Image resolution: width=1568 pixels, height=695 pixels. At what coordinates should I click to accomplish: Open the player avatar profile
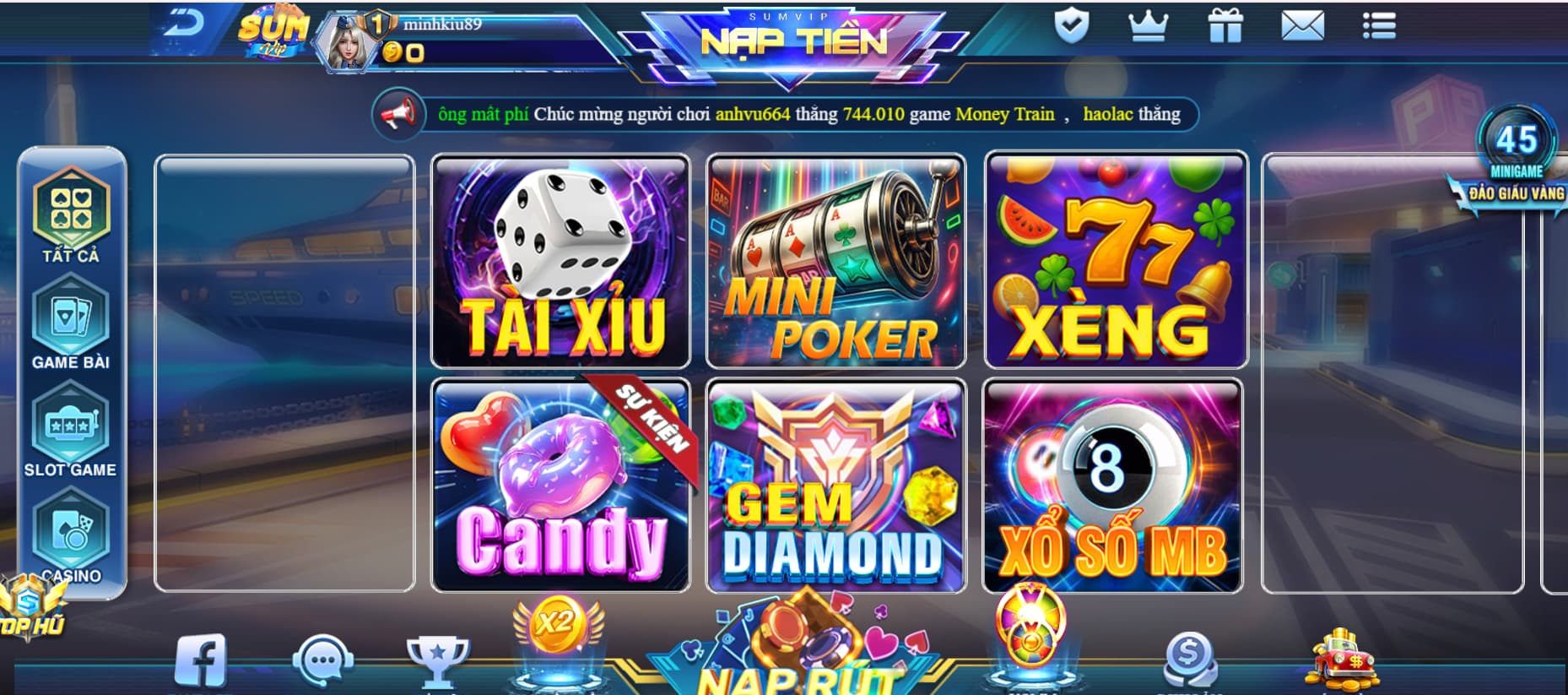[x=343, y=42]
